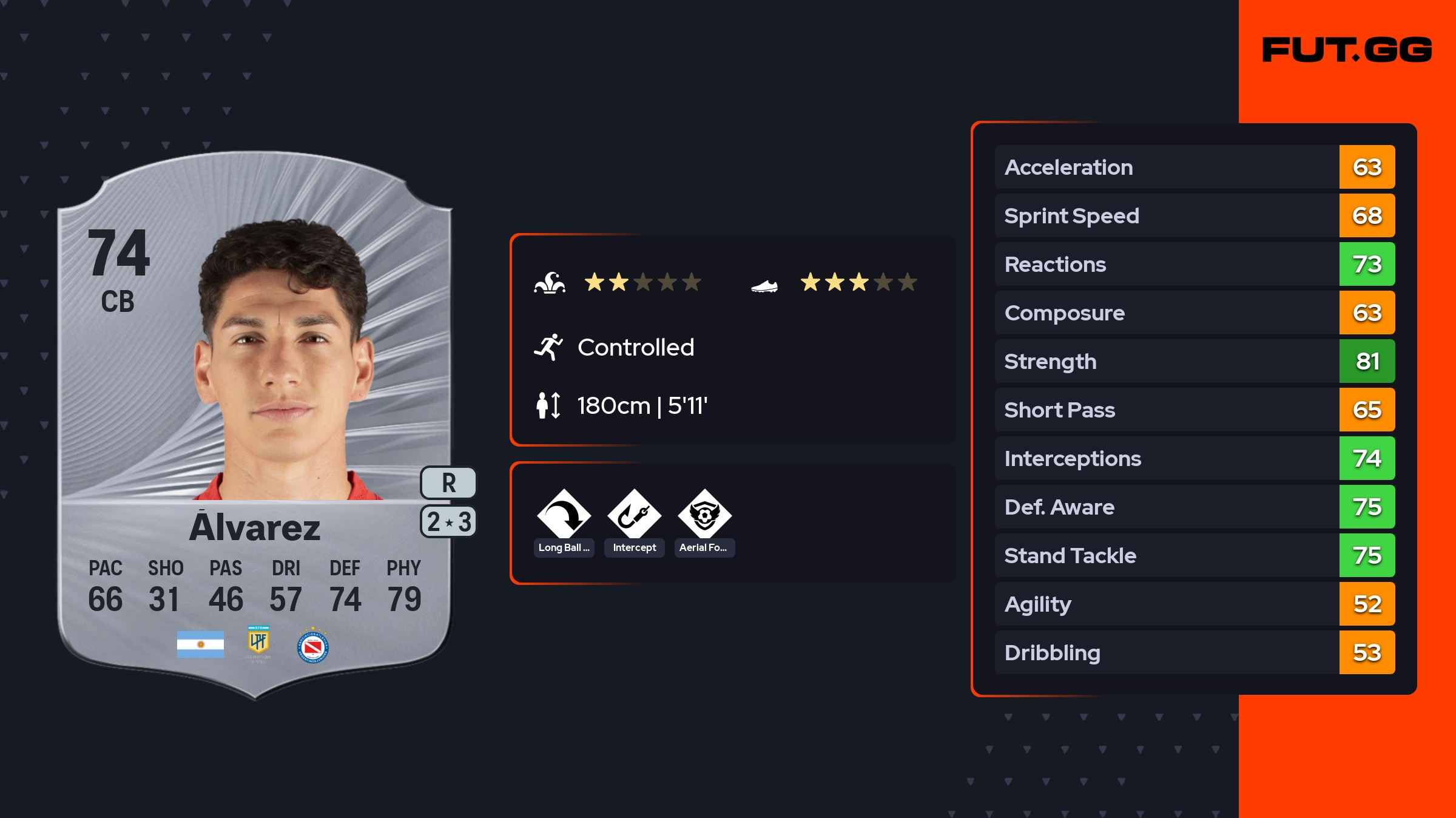The height and width of the screenshot is (818, 1456).
Task: Click the Long Ball playstyle icon
Action: pyautogui.click(x=564, y=515)
